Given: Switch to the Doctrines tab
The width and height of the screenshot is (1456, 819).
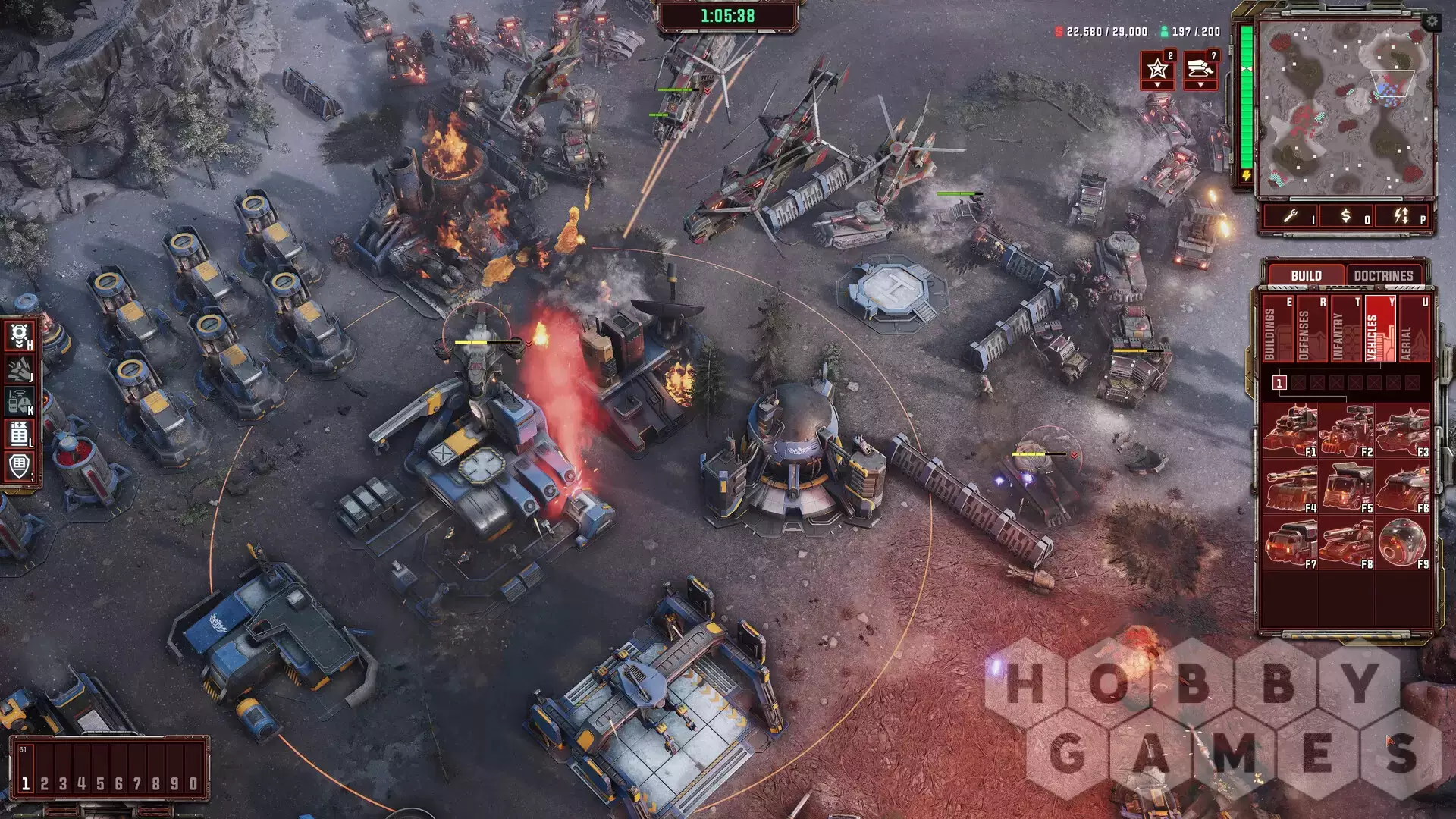Looking at the screenshot, I should point(1383,275).
